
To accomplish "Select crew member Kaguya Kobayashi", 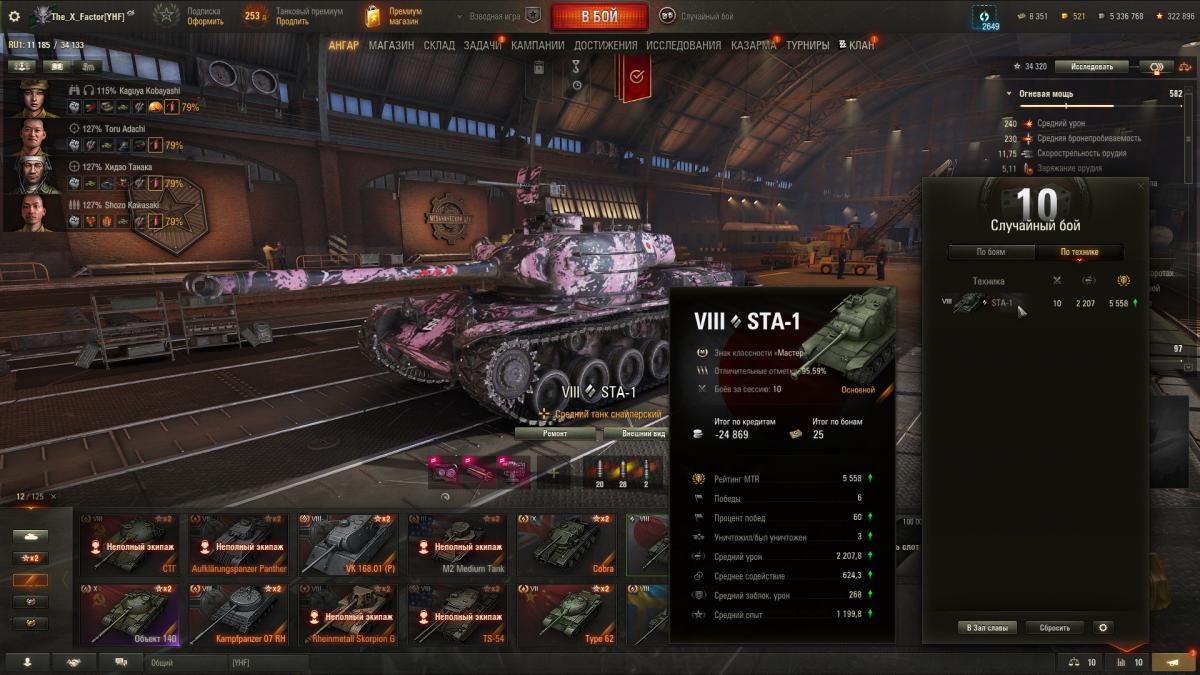I will pyautogui.click(x=34, y=99).
